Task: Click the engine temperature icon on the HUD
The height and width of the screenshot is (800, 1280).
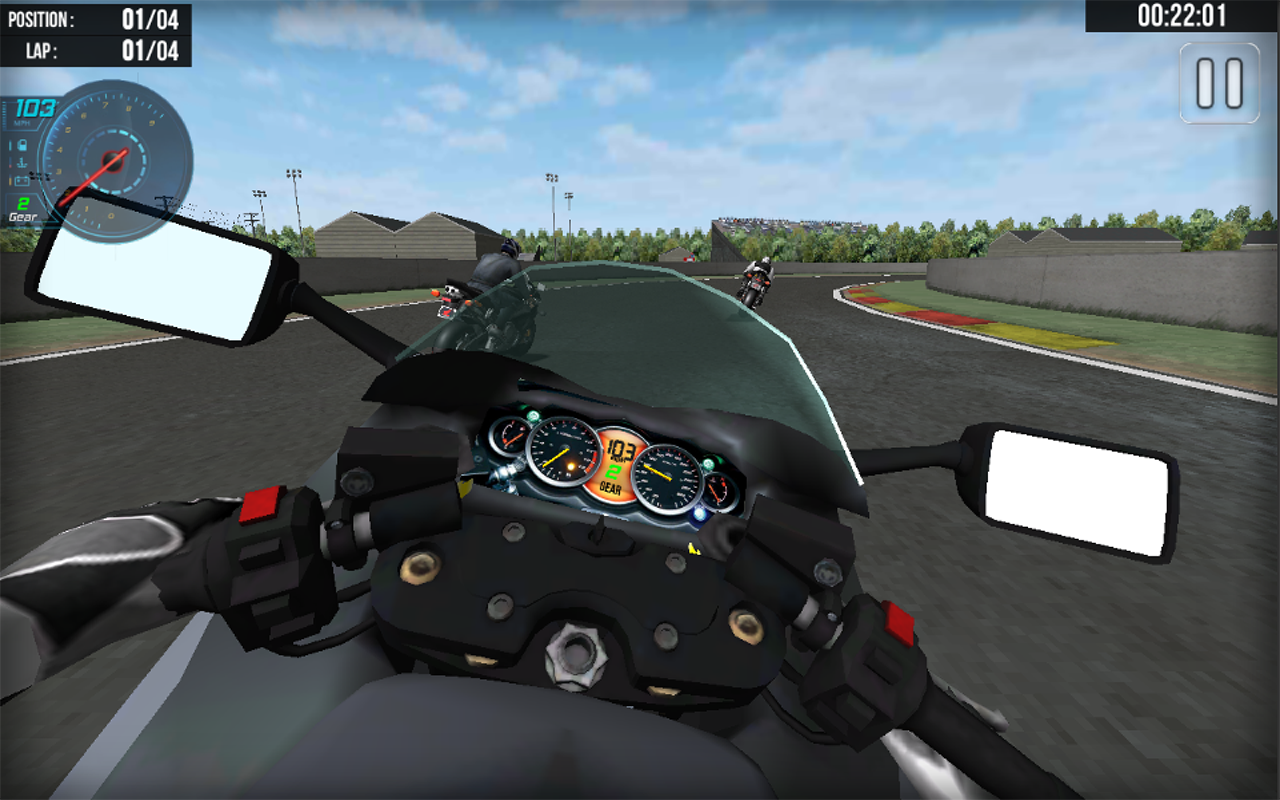Action: pos(23,162)
